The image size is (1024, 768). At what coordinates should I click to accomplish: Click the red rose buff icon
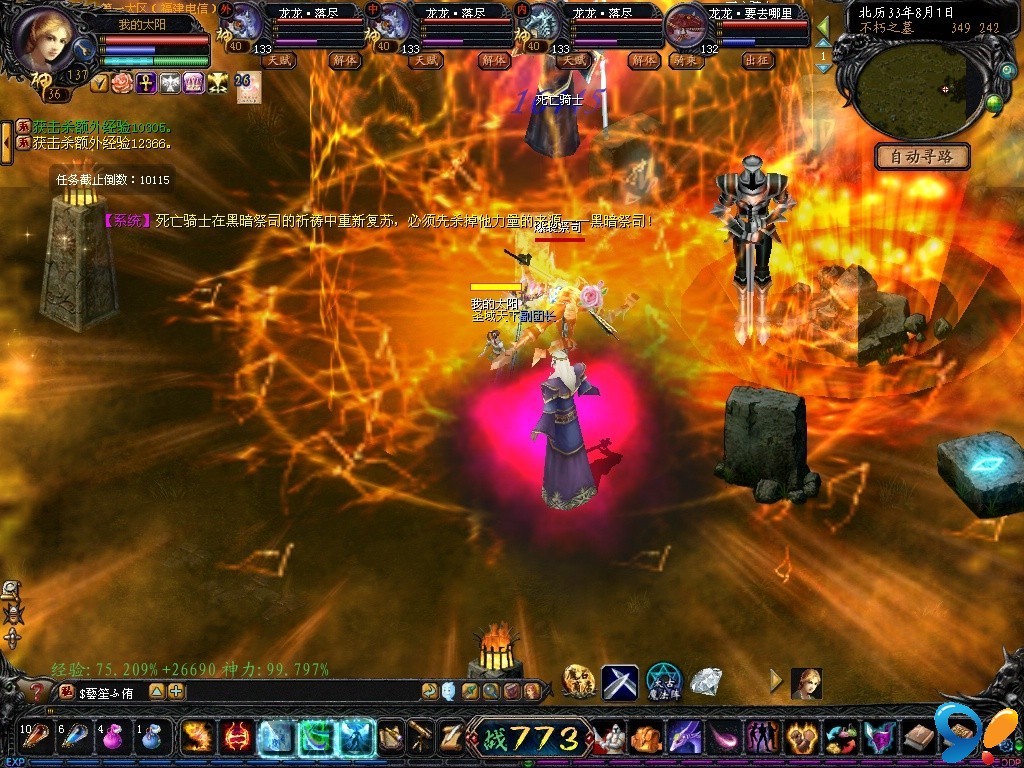coord(123,83)
